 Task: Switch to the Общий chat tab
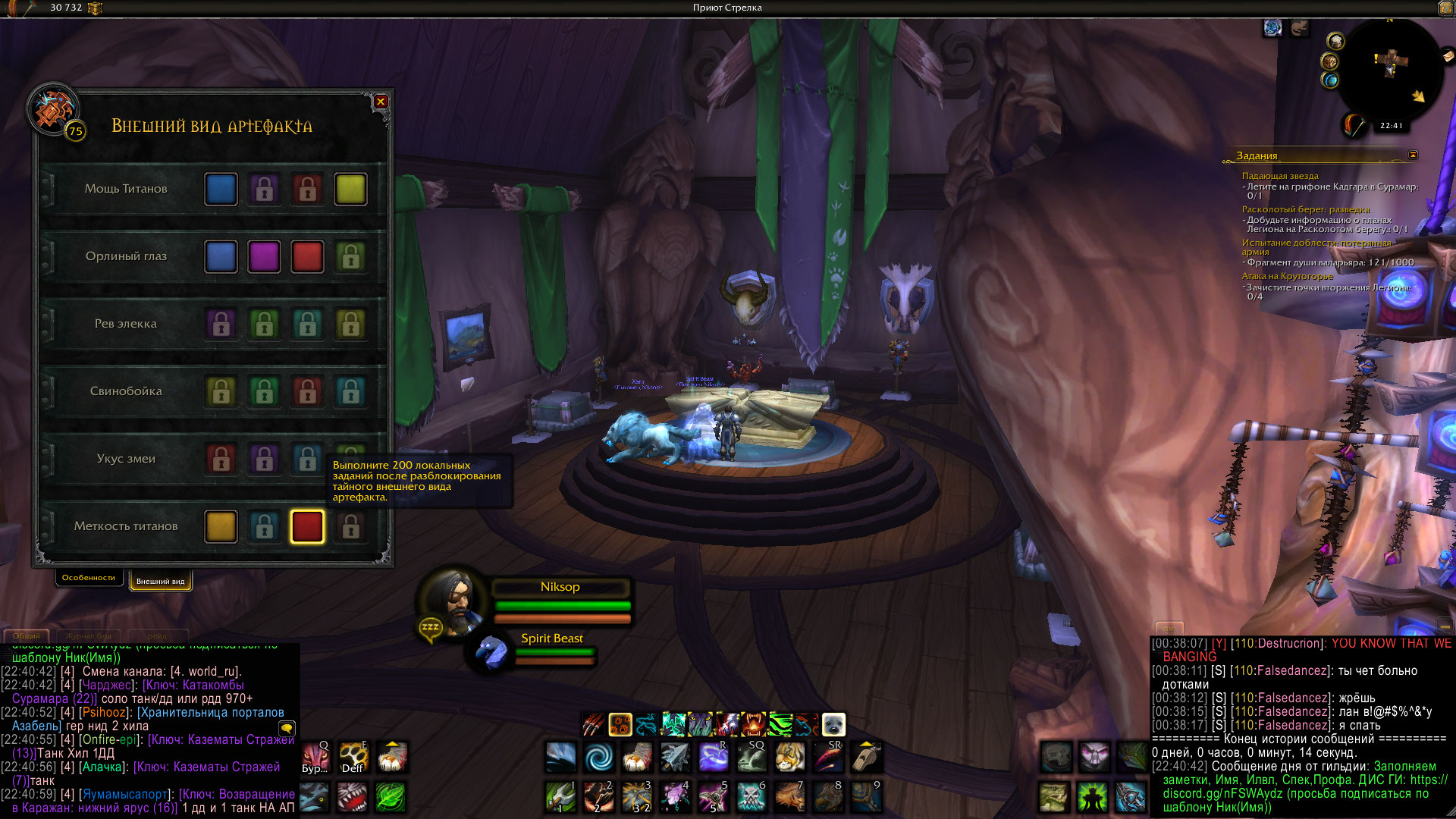(x=27, y=635)
